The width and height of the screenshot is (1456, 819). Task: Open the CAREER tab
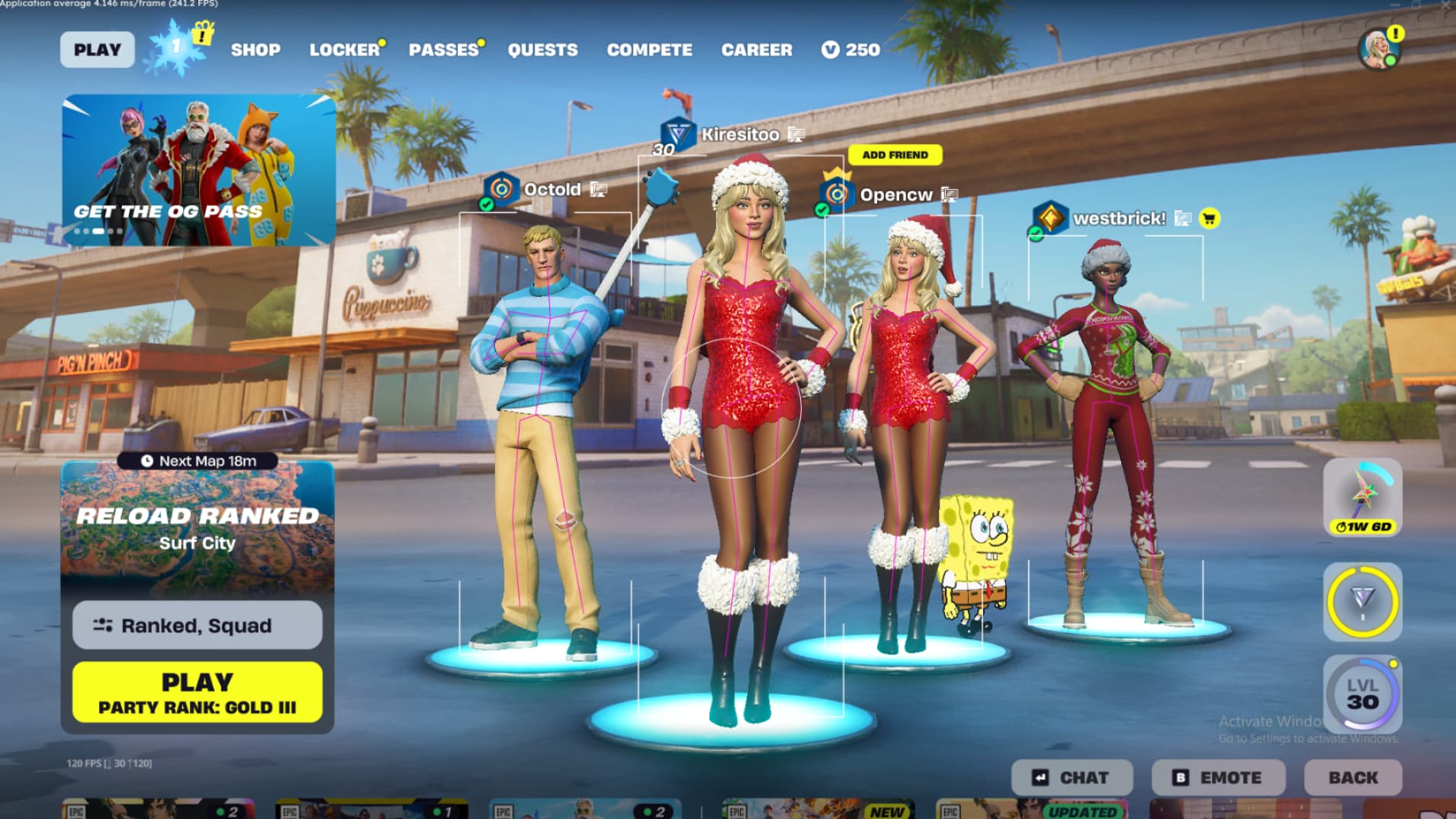(757, 50)
